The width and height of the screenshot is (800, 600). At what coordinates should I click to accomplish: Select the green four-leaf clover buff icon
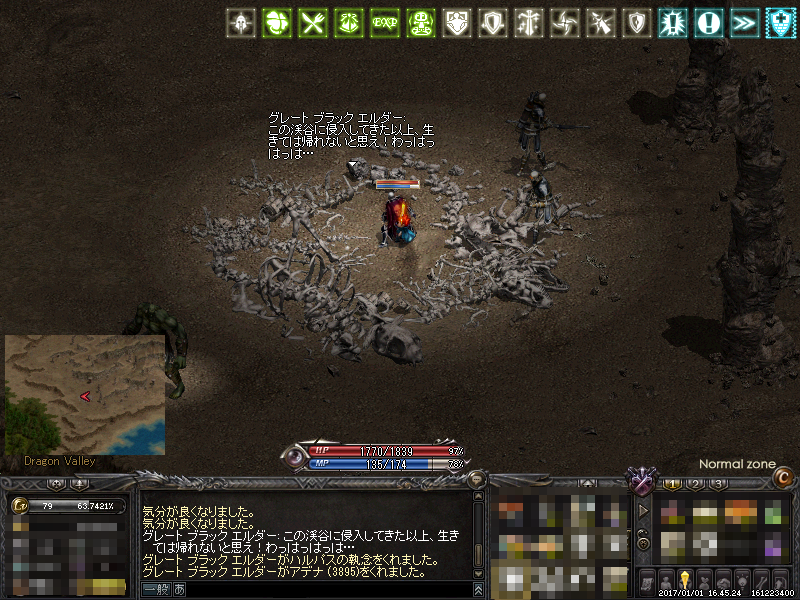coord(276,23)
